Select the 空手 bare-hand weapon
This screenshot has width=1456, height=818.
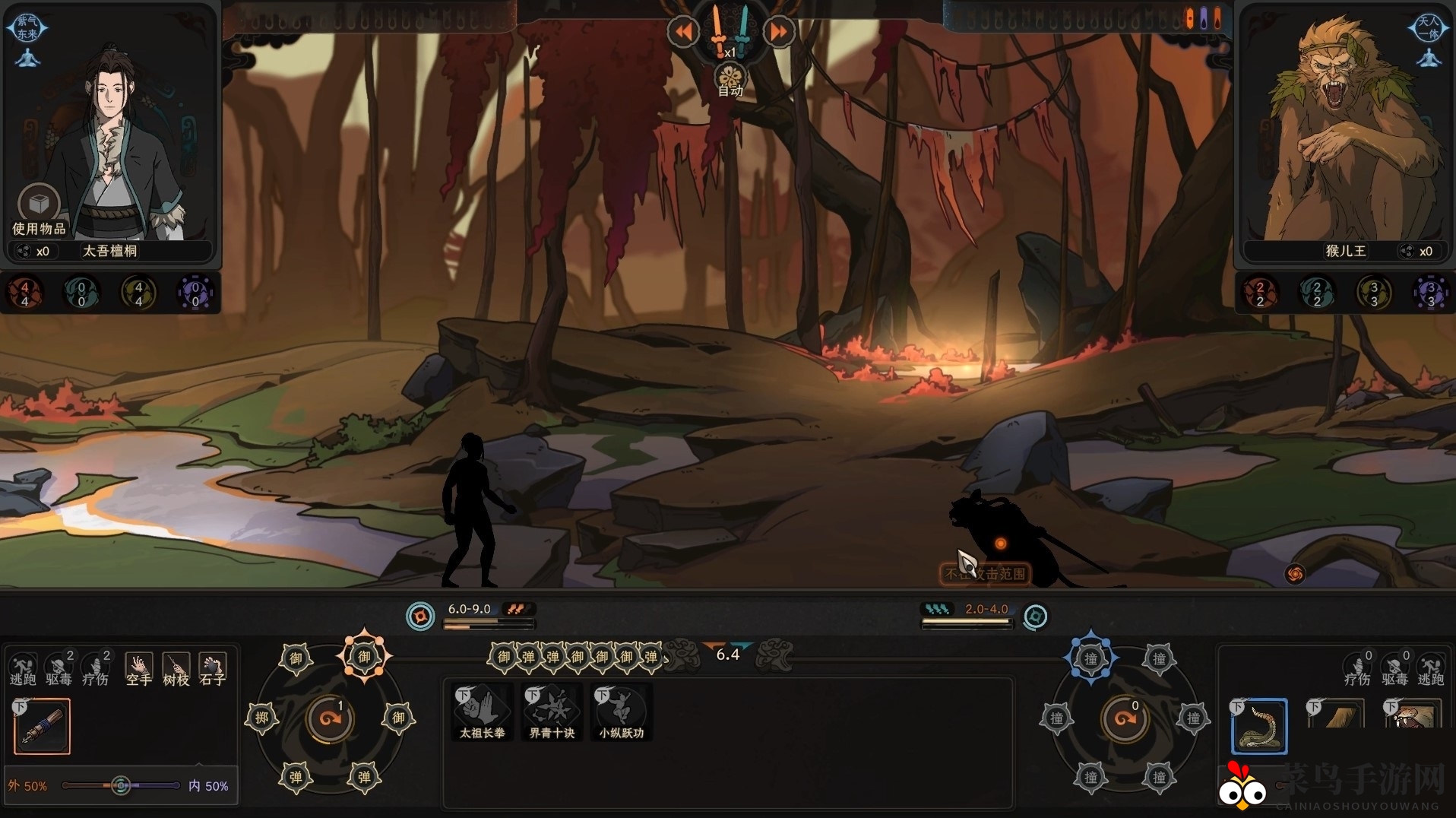click(138, 669)
